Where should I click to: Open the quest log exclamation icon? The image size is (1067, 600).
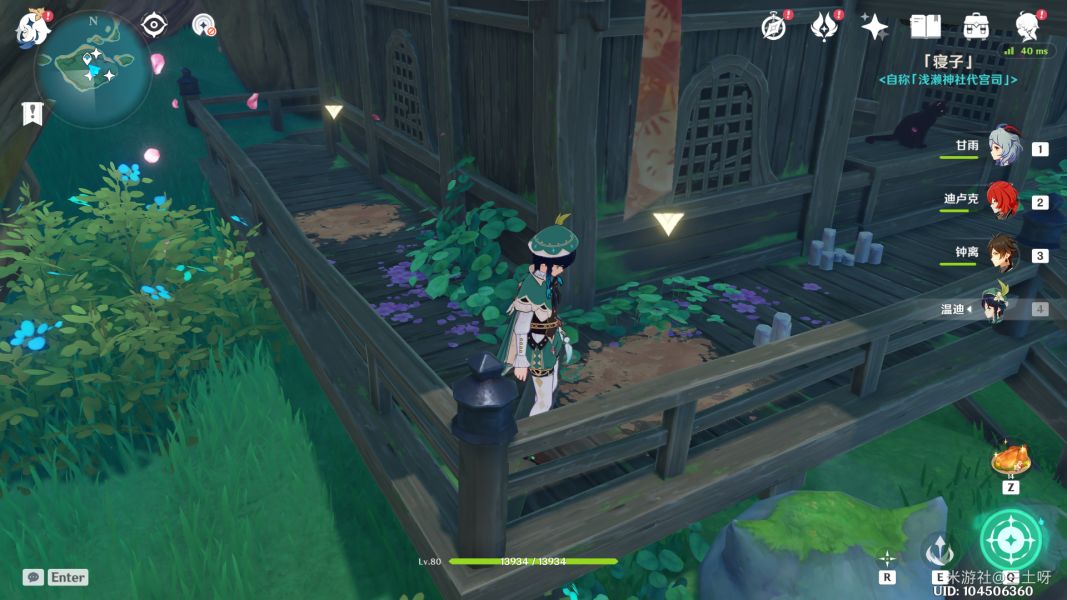tap(32, 113)
